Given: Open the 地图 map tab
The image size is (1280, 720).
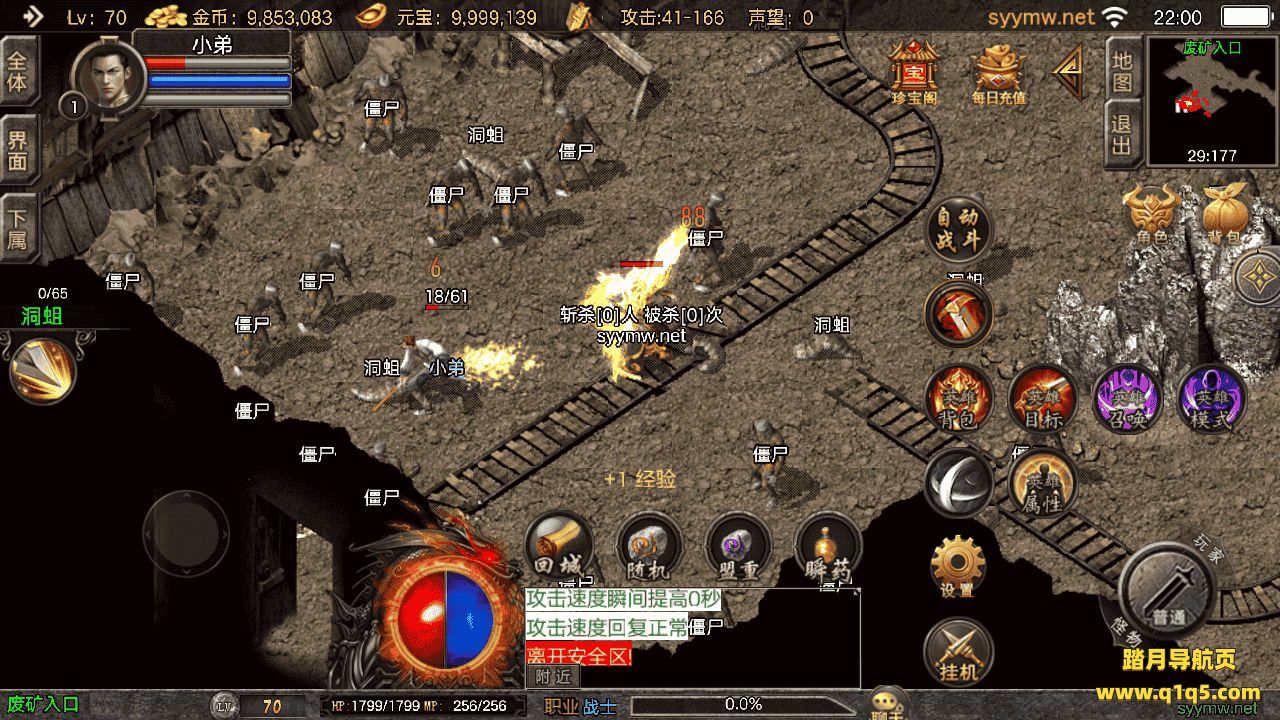Looking at the screenshot, I should coord(1122,69).
